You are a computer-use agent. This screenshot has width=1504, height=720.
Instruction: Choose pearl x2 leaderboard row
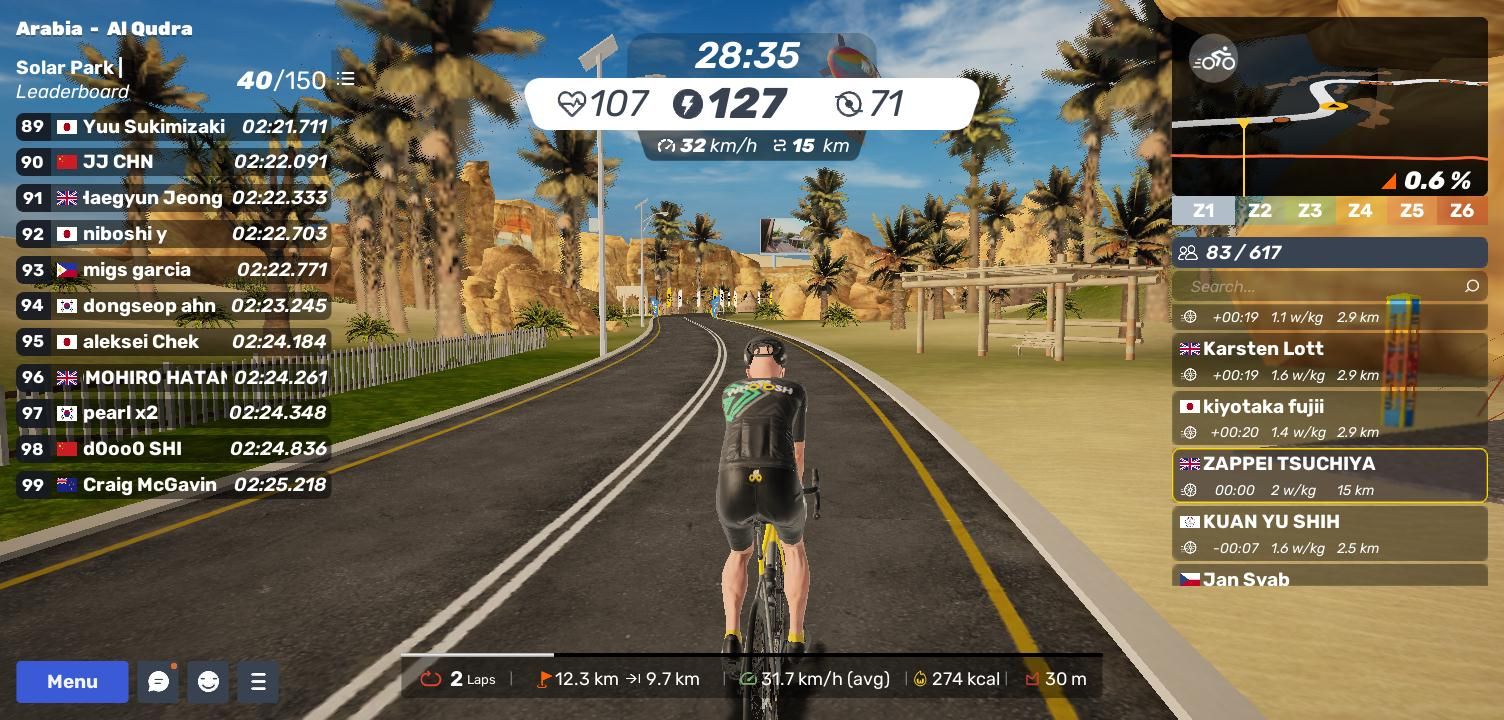pos(173,413)
